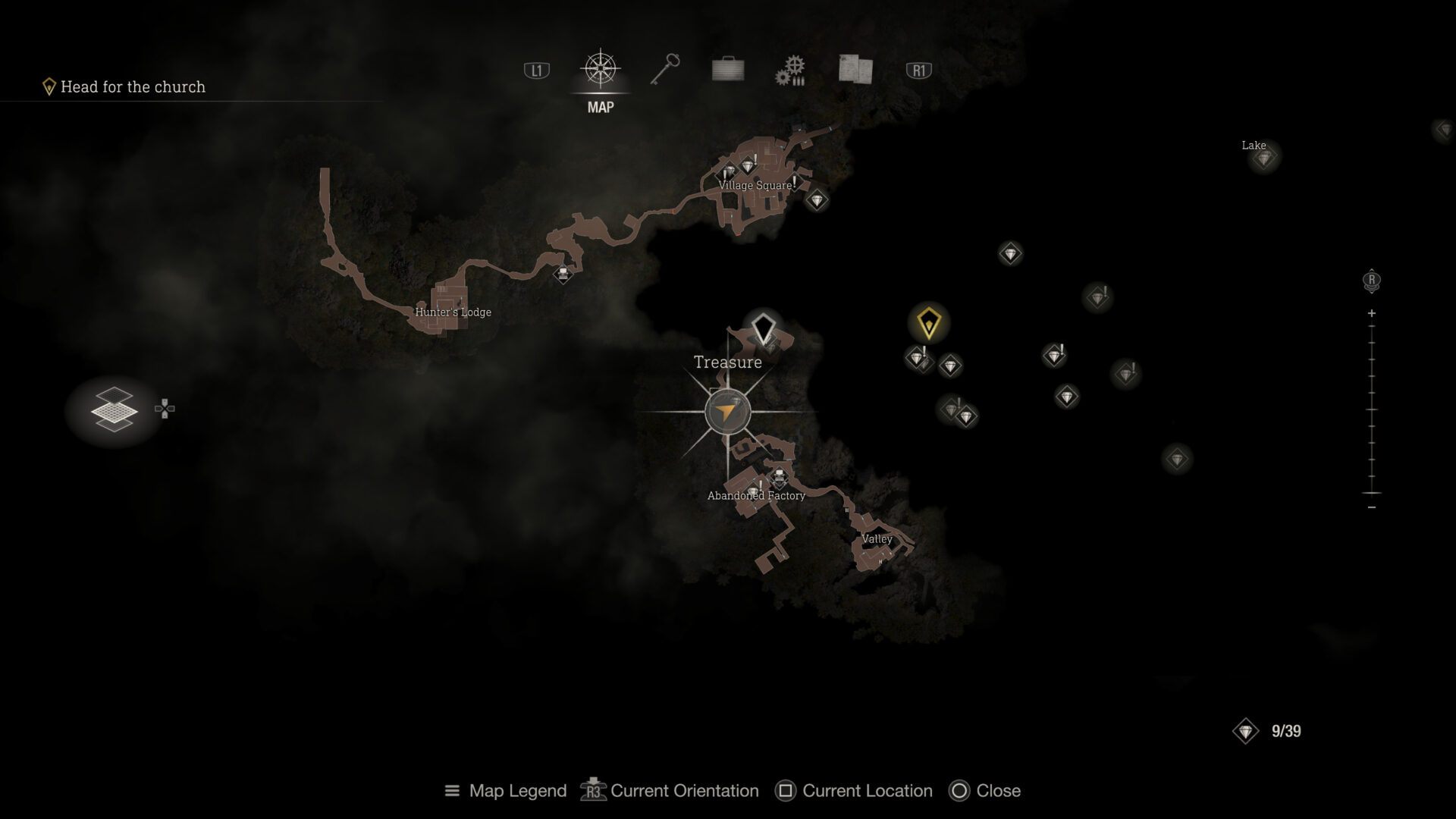Image resolution: width=1456 pixels, height=819 pixels.
Task: Select the MAP compass icon
Action: [x=599, y=68]
